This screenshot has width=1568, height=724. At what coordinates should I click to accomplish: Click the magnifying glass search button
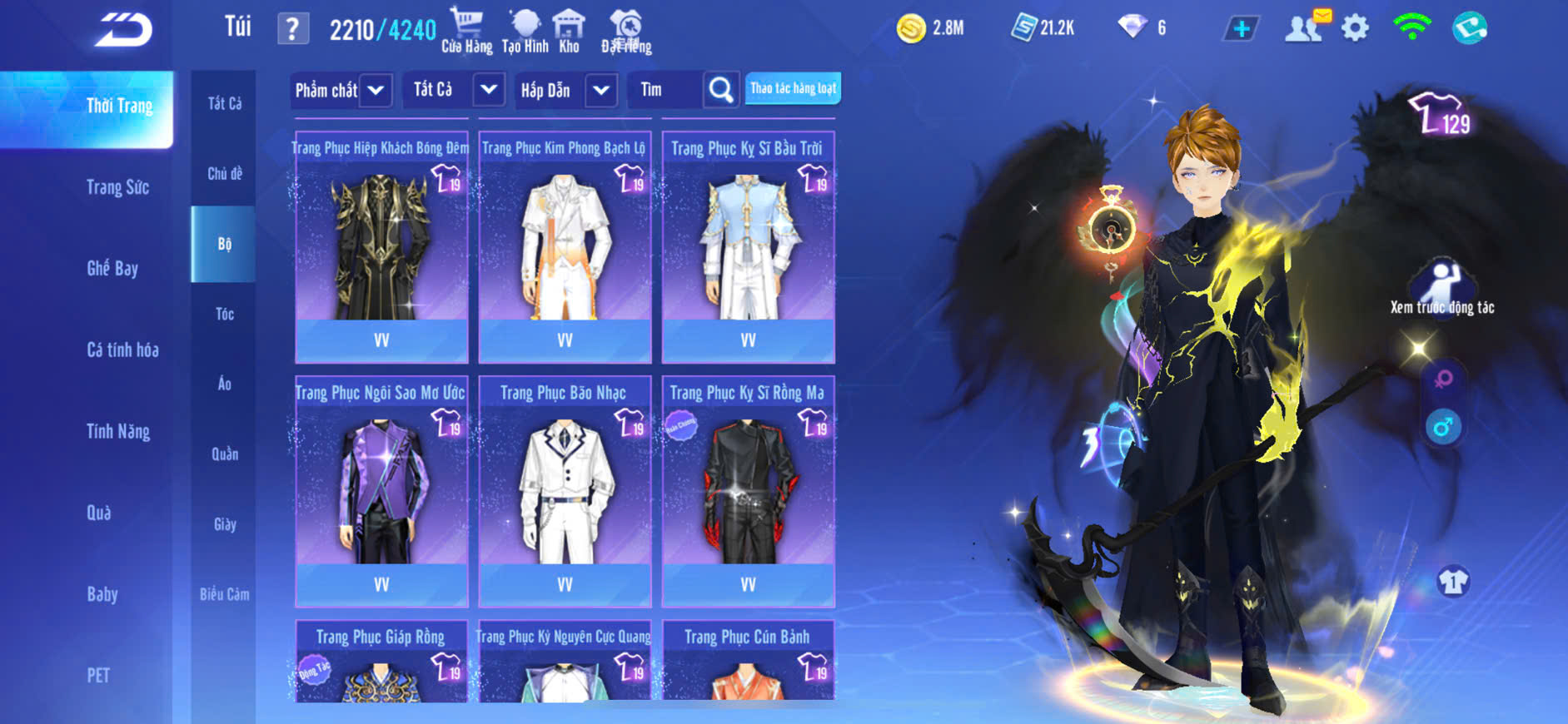click(x=721, y=89)
